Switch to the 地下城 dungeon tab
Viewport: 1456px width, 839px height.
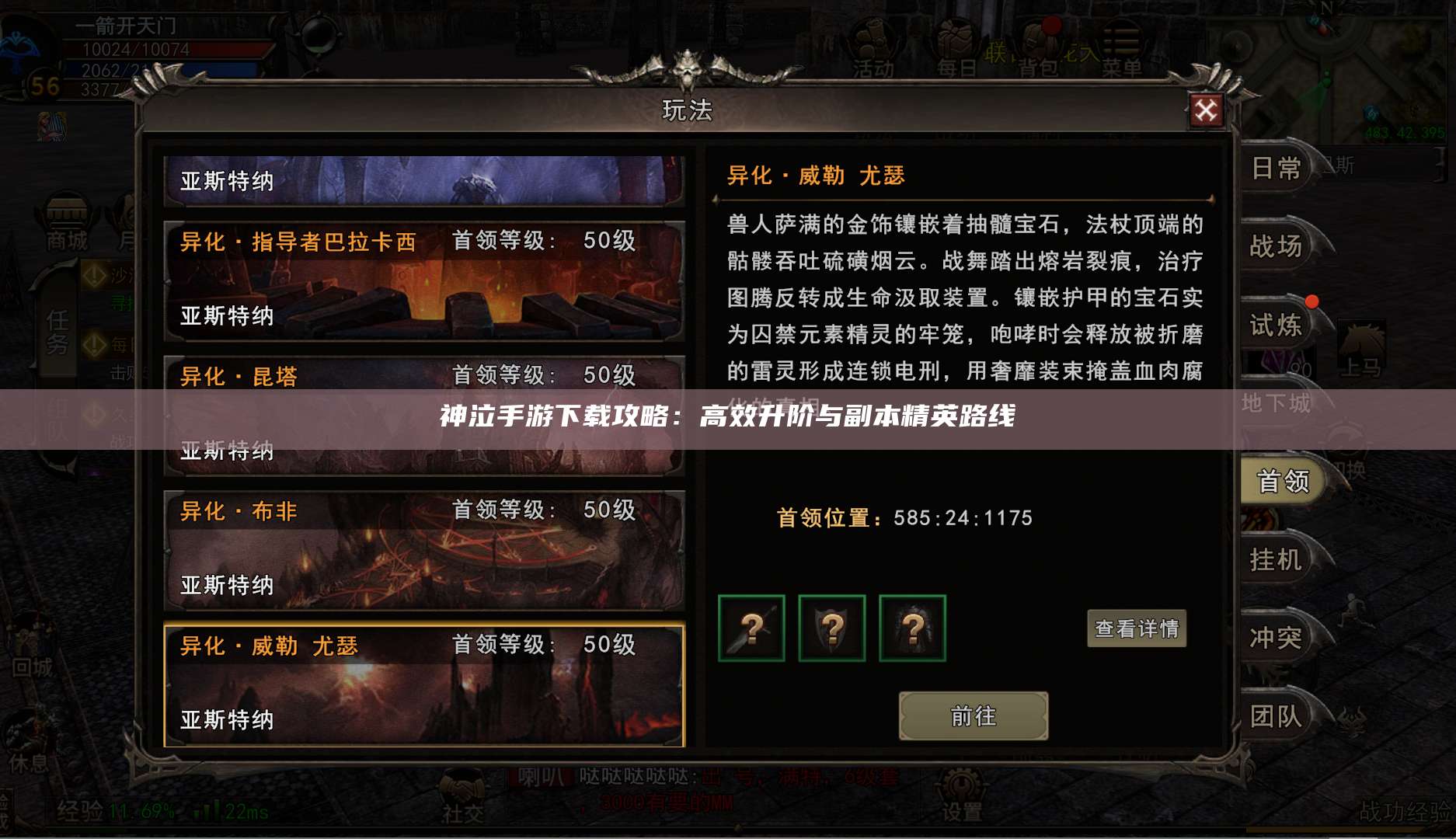(x=1276, y=404)
